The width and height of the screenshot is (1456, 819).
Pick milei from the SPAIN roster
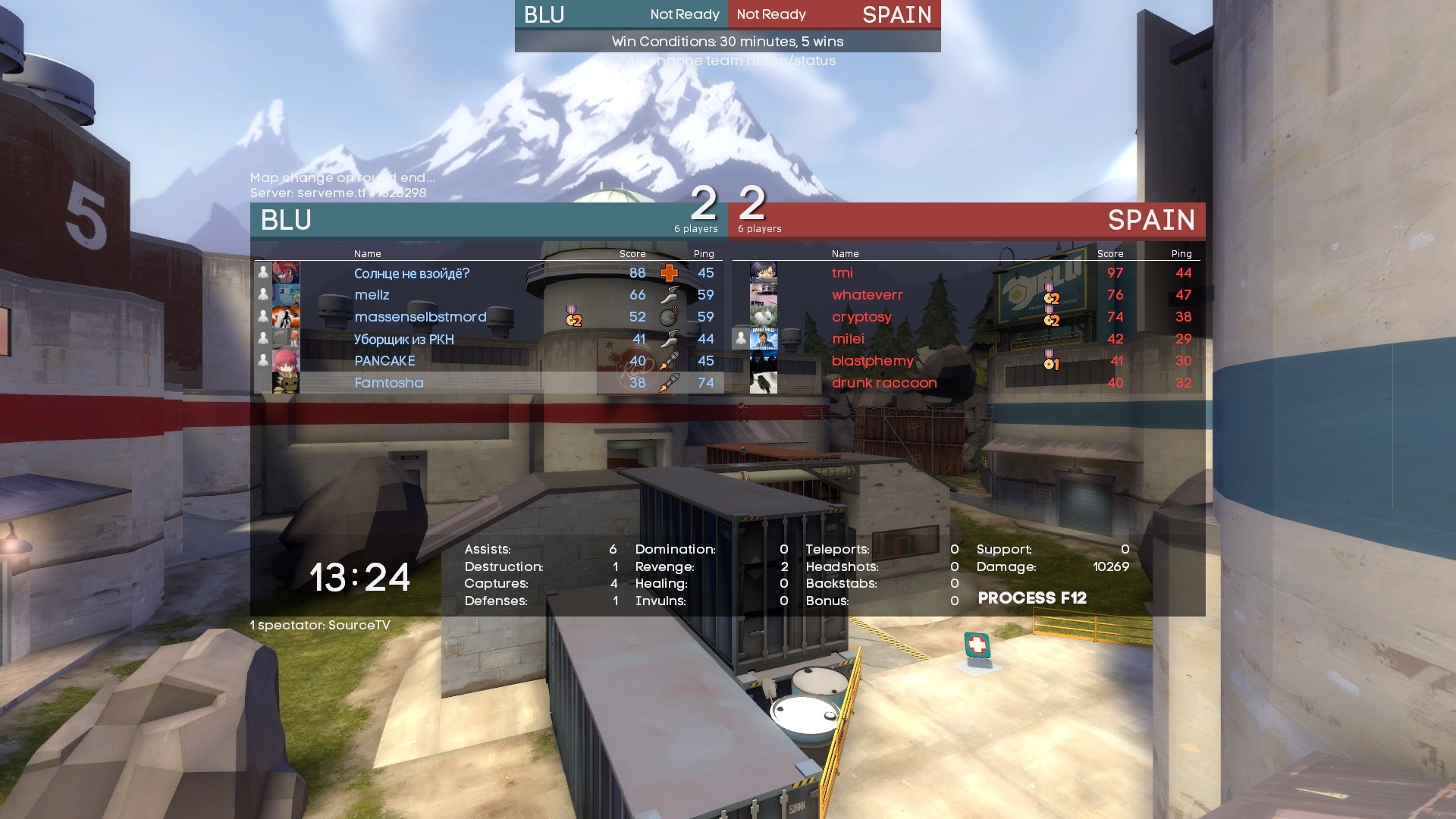(848, 339)
